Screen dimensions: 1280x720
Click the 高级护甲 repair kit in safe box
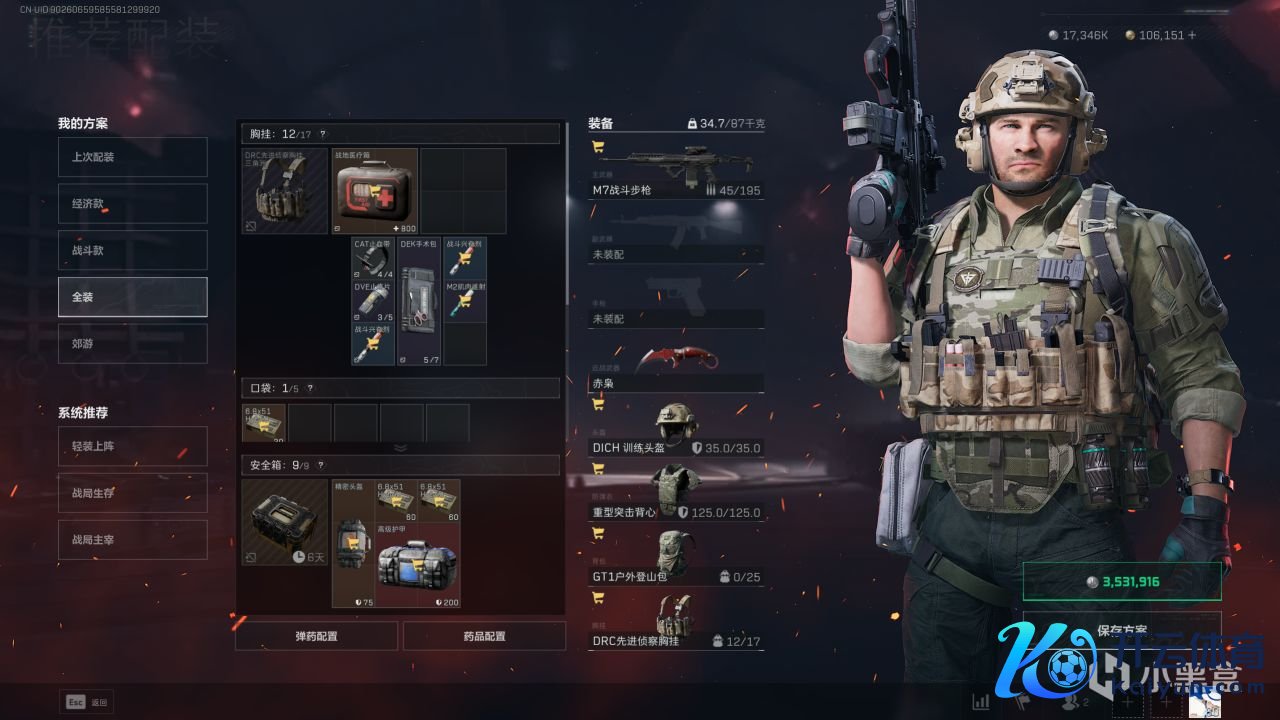(x=417, y=565)
